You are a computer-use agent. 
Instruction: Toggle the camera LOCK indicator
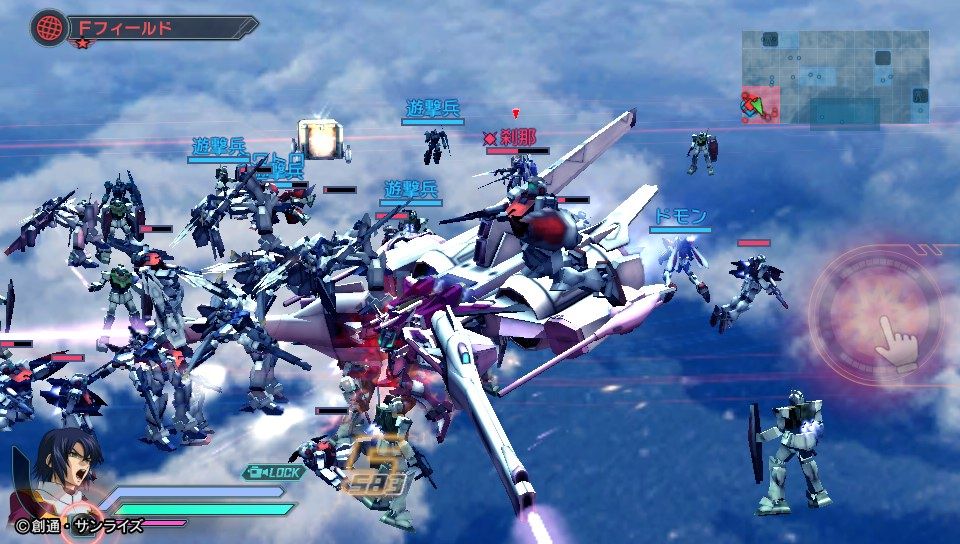tap(272, 472)
